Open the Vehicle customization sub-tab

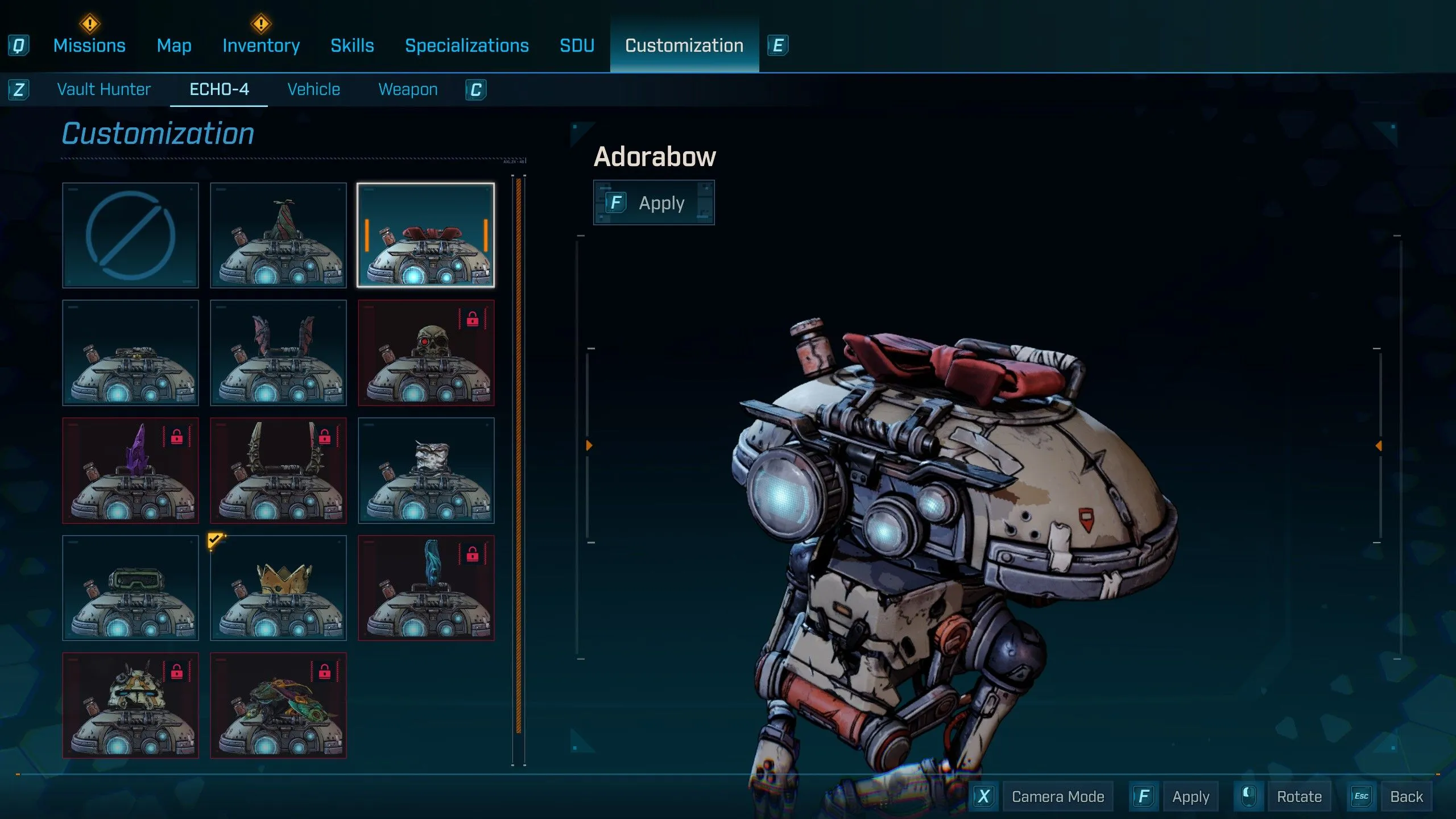pyautogui.click(x=313, y=89)
